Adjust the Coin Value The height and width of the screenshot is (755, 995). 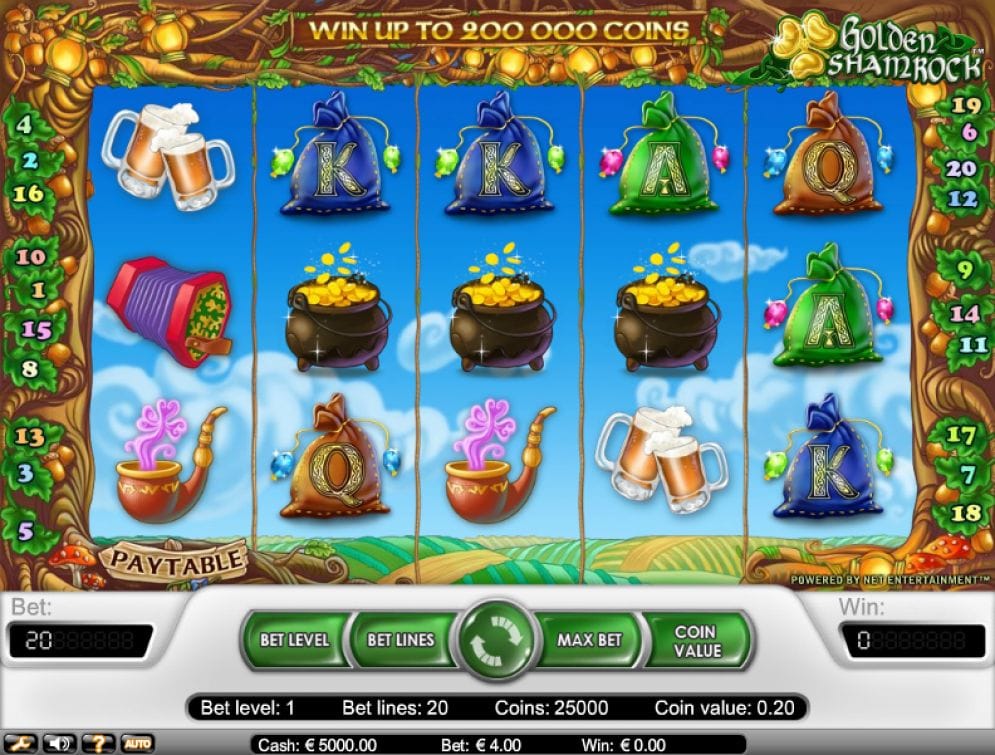pyautogui.click(x=696, y=640)
